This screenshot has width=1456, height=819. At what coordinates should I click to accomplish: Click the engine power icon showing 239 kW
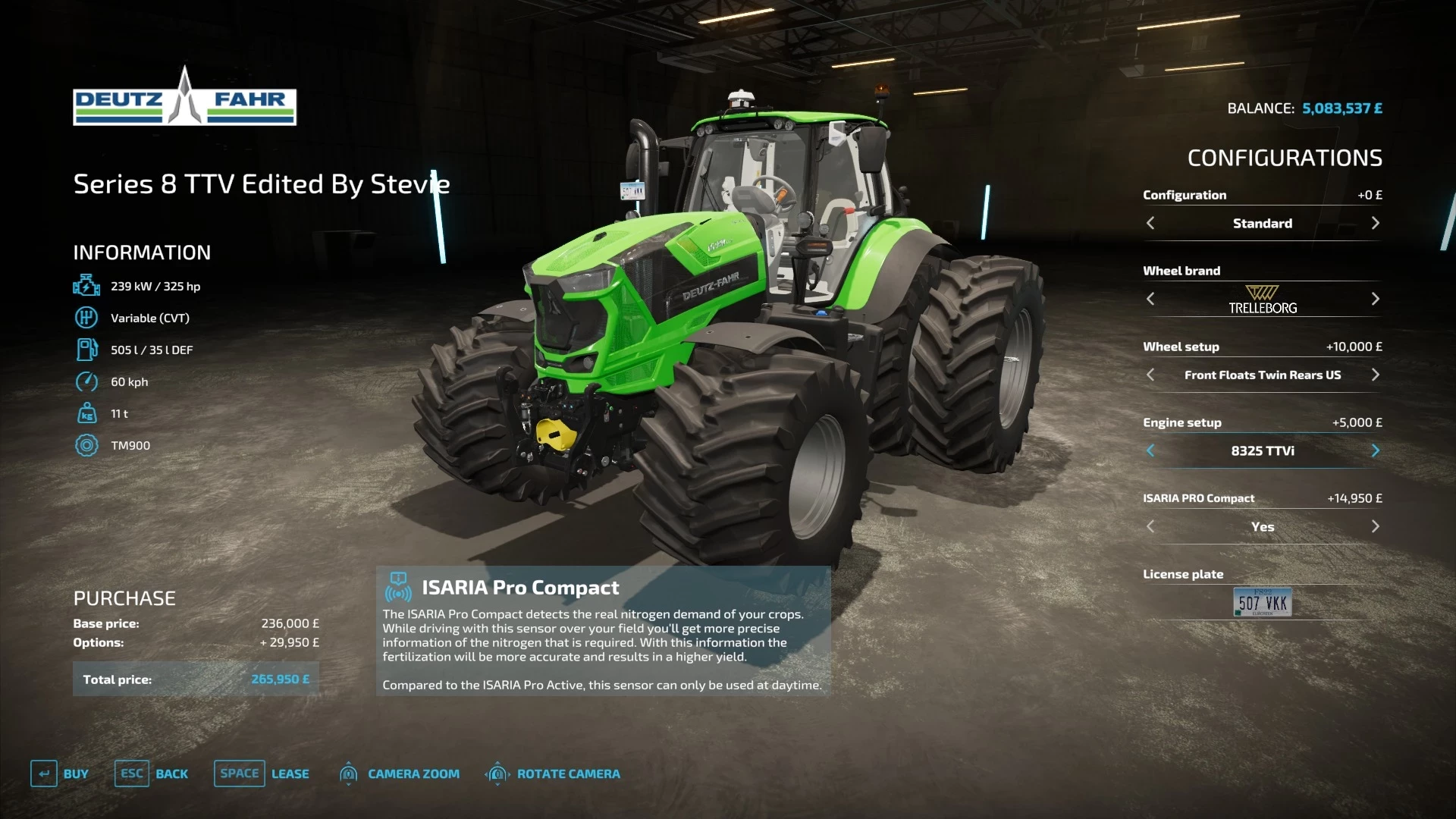pyautogui.click(x=86, y=285)
